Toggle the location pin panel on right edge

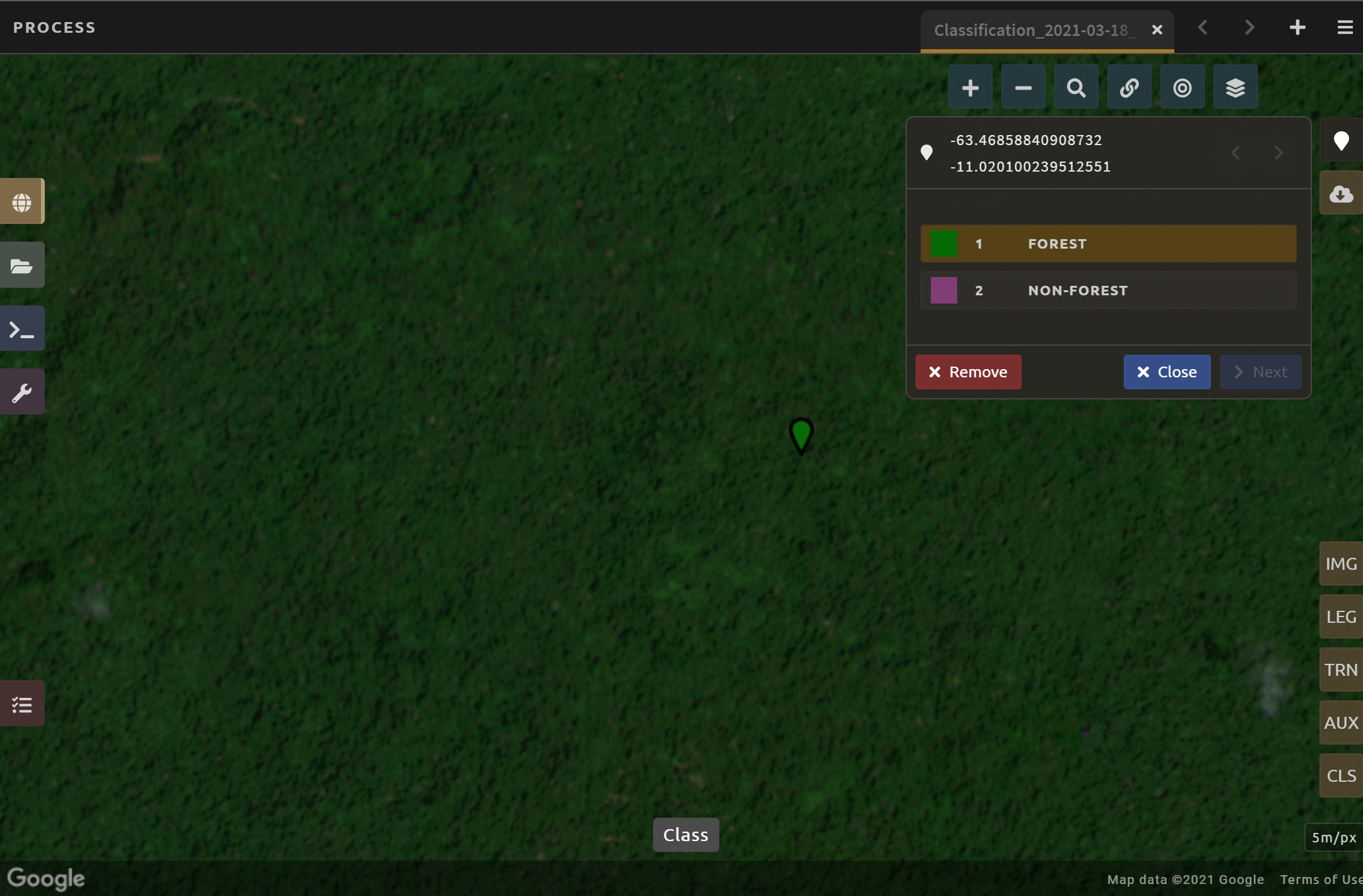click(1340, 140)
